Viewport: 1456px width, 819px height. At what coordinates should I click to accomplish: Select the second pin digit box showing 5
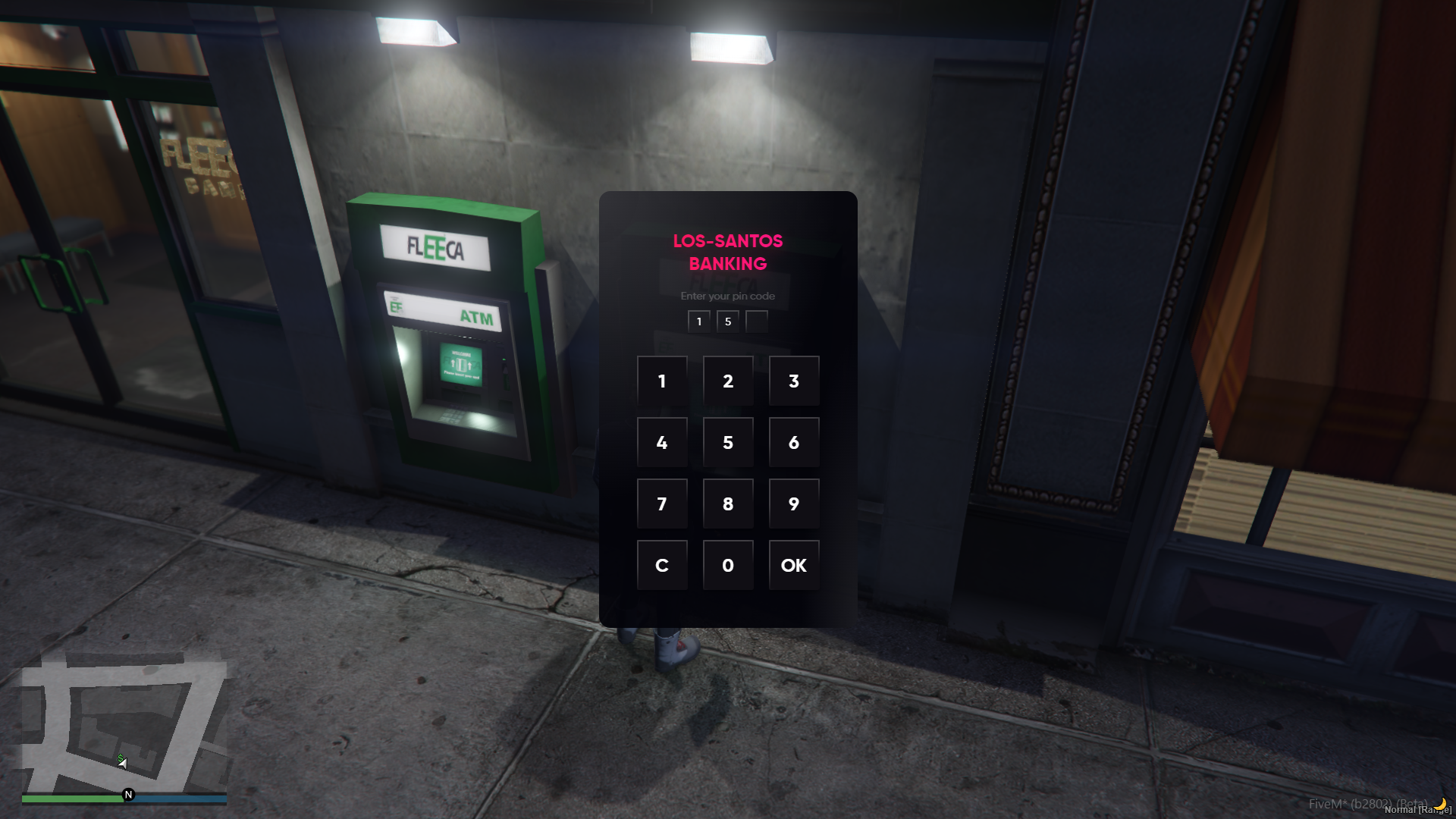coord(727,321)
